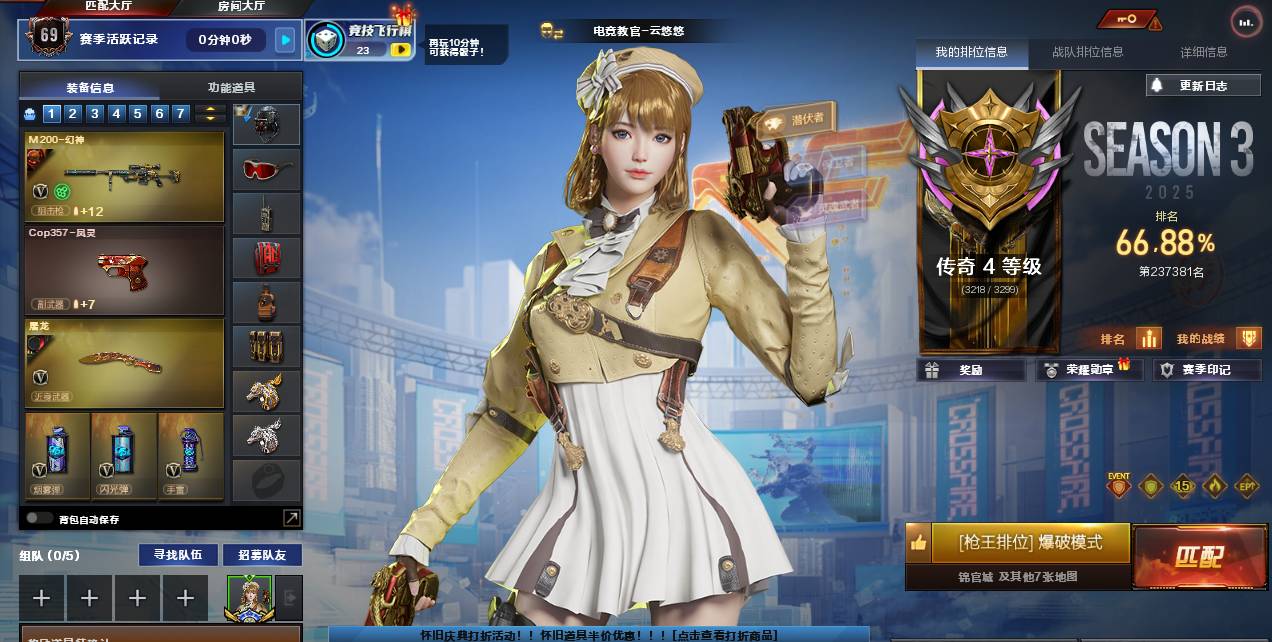This screenshot has width=1272, height=642.
Task: Play the 赛季活跃记录 arrow button
Action: click(x=286, y=40)
